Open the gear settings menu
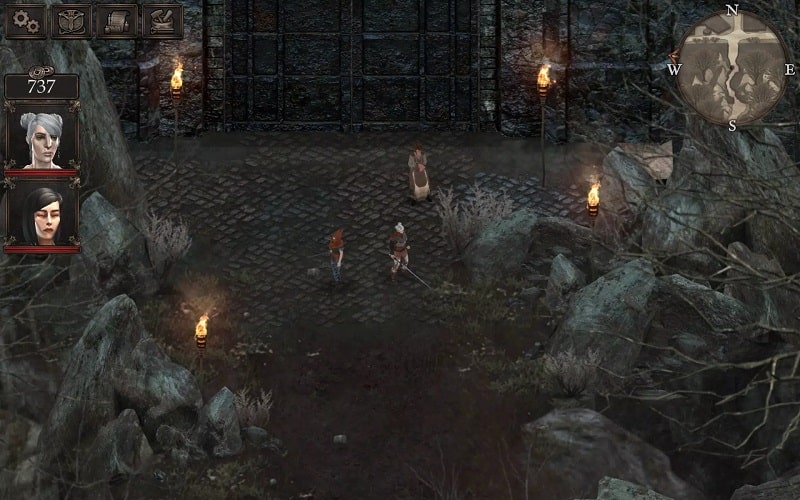The width and height of the screenshot is (800, 500). pyautogui.click(x=25, y=21)
